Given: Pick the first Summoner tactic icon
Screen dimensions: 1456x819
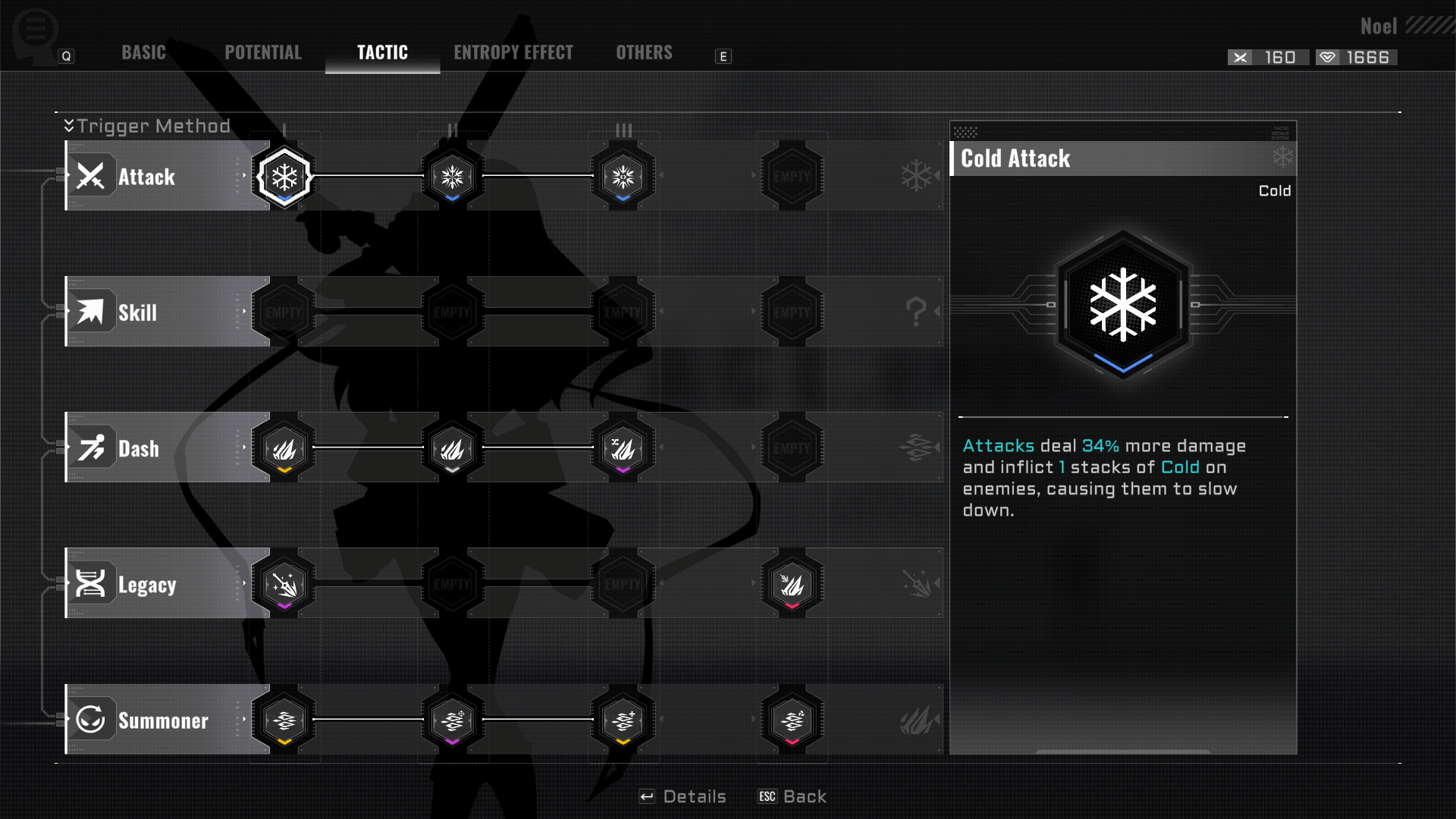Looking at the screenshot, I should click(x=284, y=720).
